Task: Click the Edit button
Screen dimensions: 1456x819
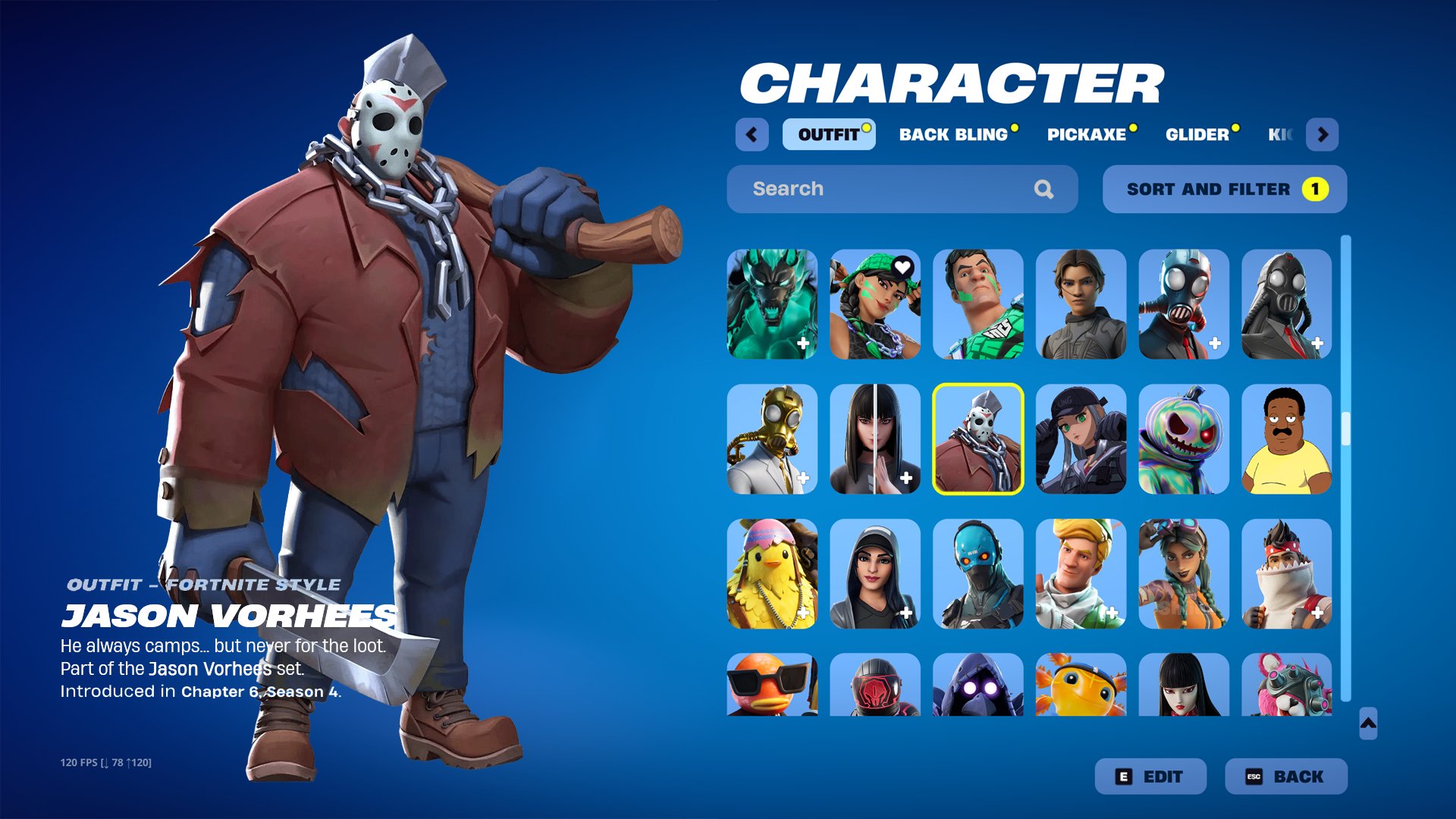Action: pos(1150,777)
